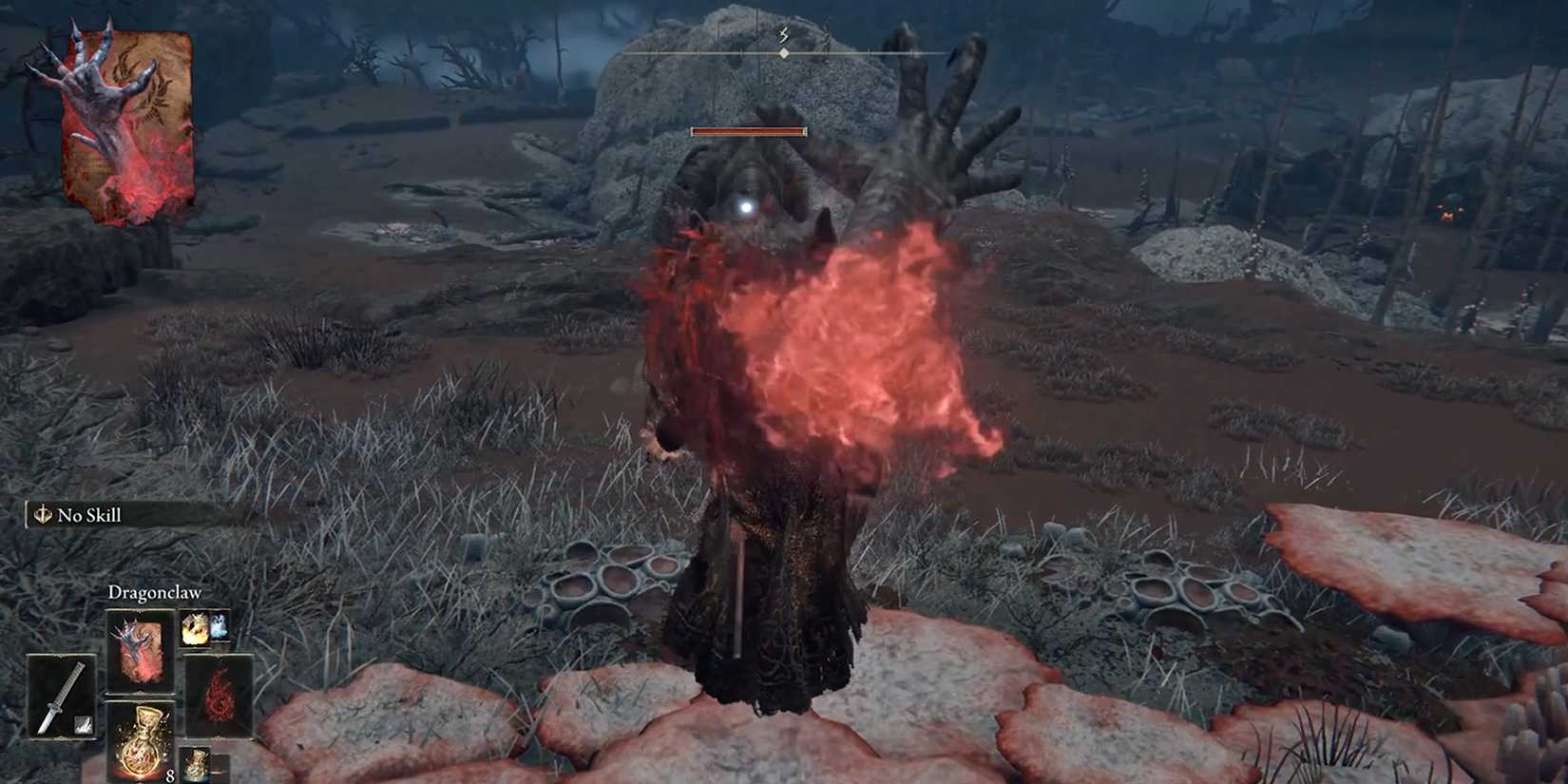Image resolution: width=1568 pixels, height=784 pixels.
Task: Select the Flask of Crimson Tears icon
Action: [x=142, y=746]
